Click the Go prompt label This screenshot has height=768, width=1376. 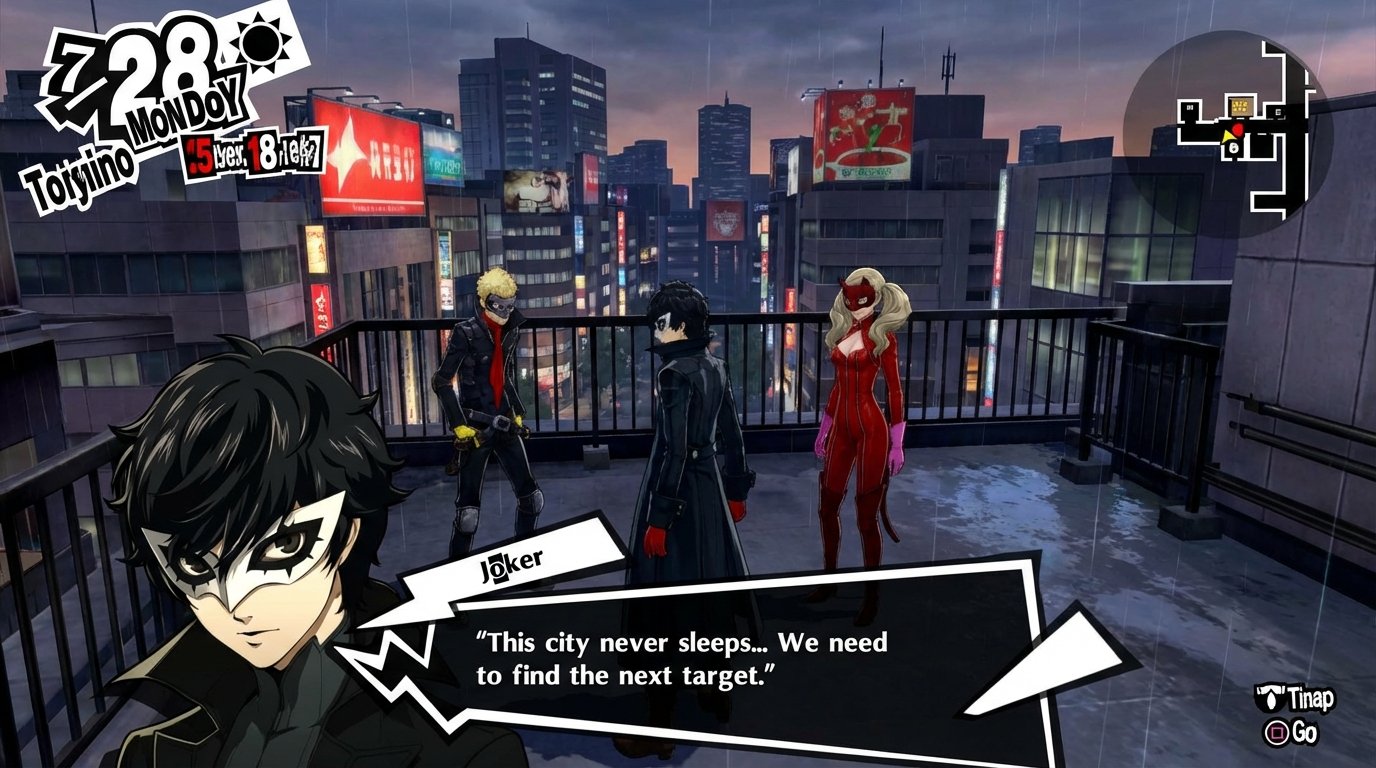point(1303,733)
